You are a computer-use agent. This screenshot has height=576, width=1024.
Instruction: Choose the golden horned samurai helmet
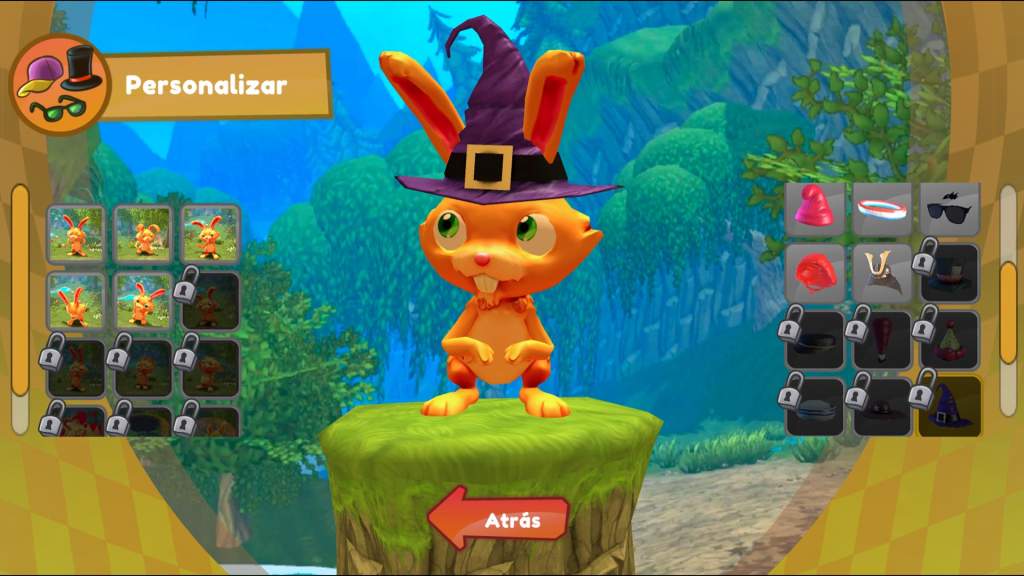882,272
